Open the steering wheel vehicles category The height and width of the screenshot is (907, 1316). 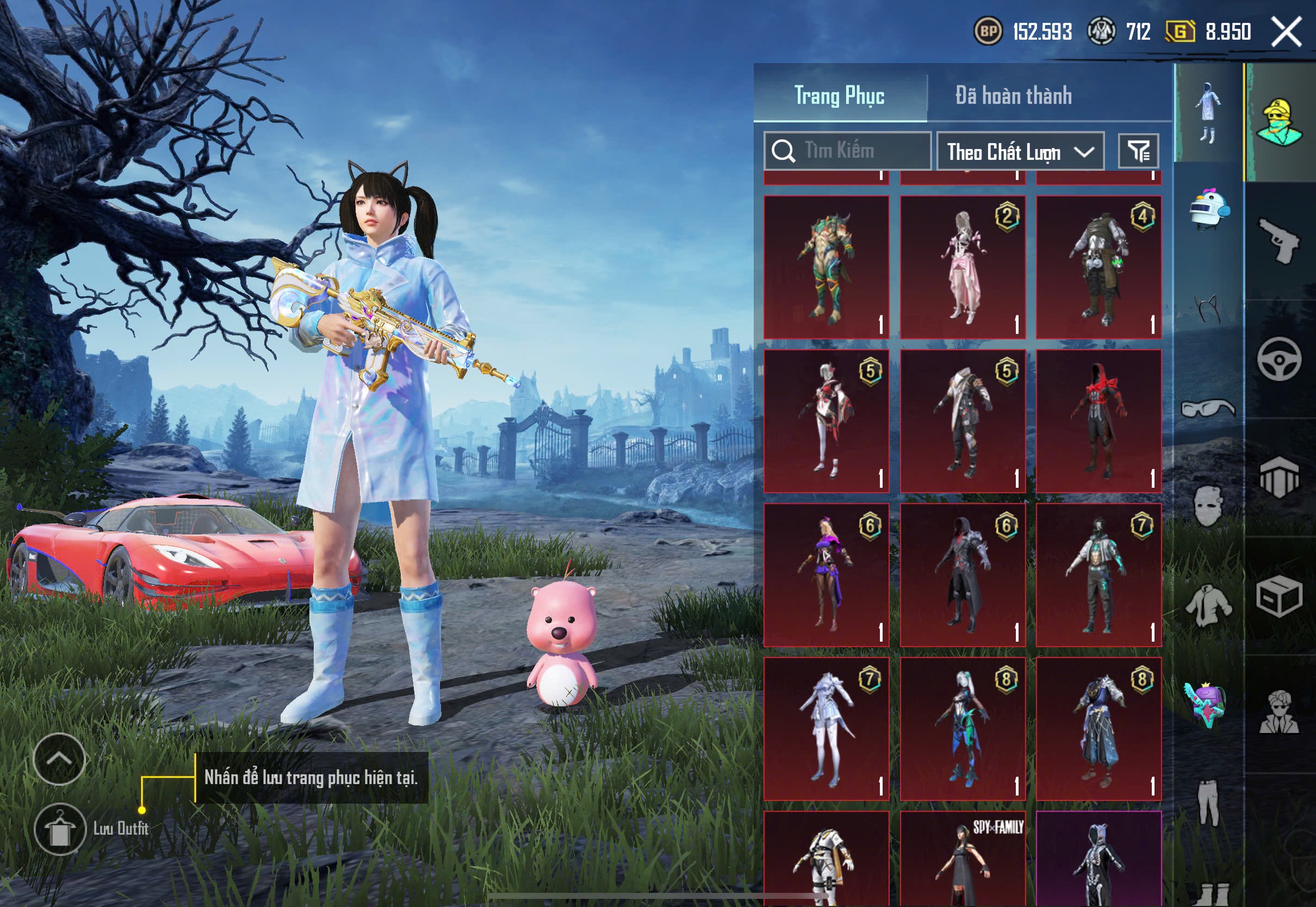1279,358
